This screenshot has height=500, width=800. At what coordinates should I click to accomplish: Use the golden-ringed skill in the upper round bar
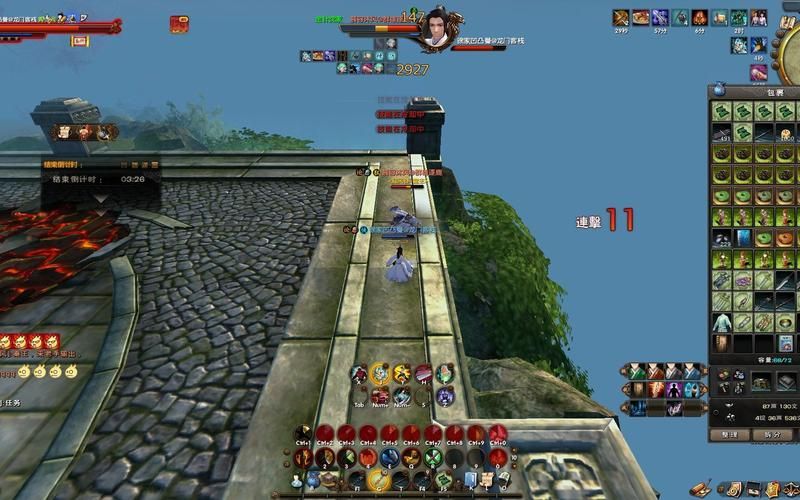380,374
